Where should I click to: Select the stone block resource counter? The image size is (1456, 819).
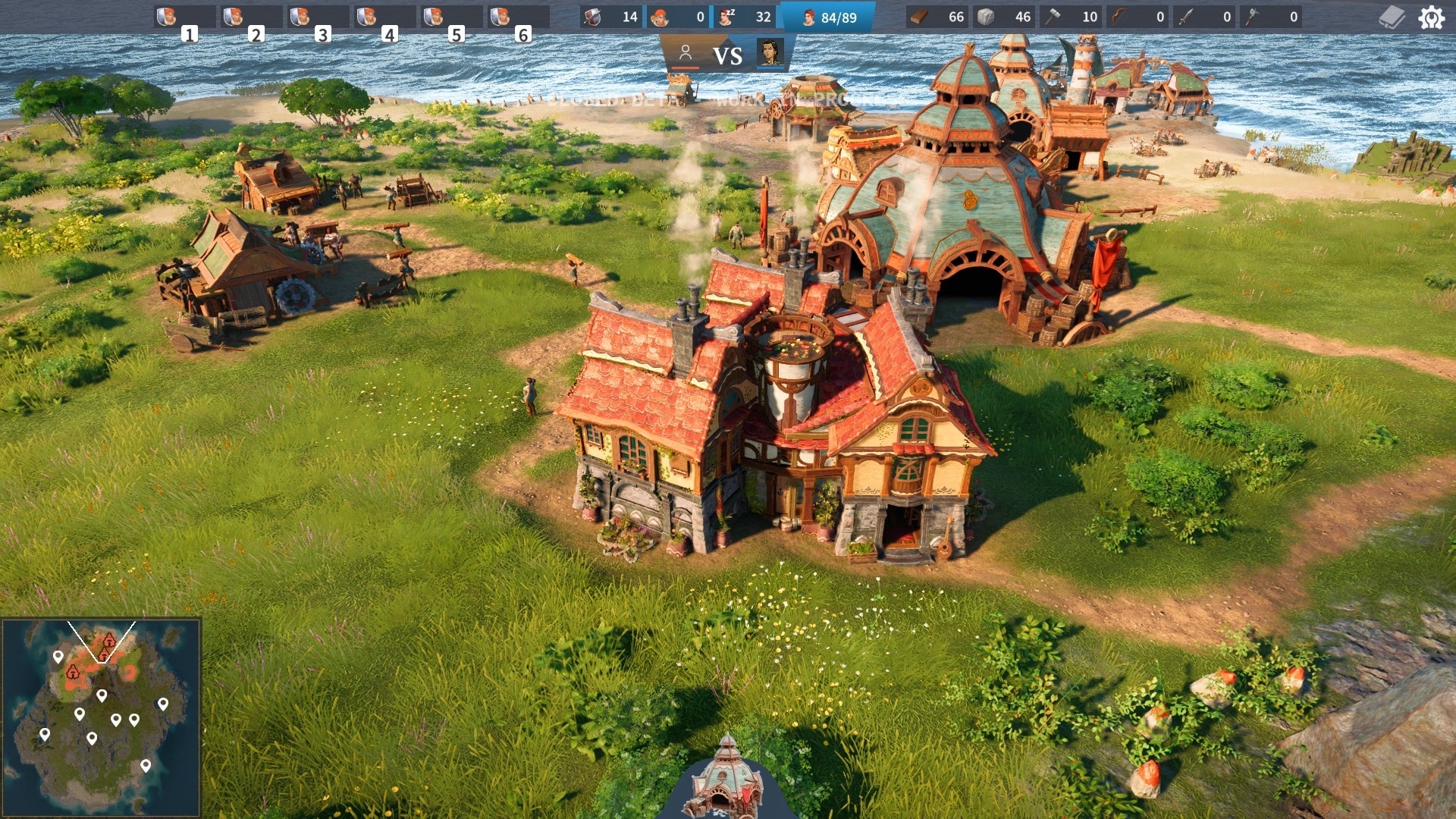[x=1004, y=17]
